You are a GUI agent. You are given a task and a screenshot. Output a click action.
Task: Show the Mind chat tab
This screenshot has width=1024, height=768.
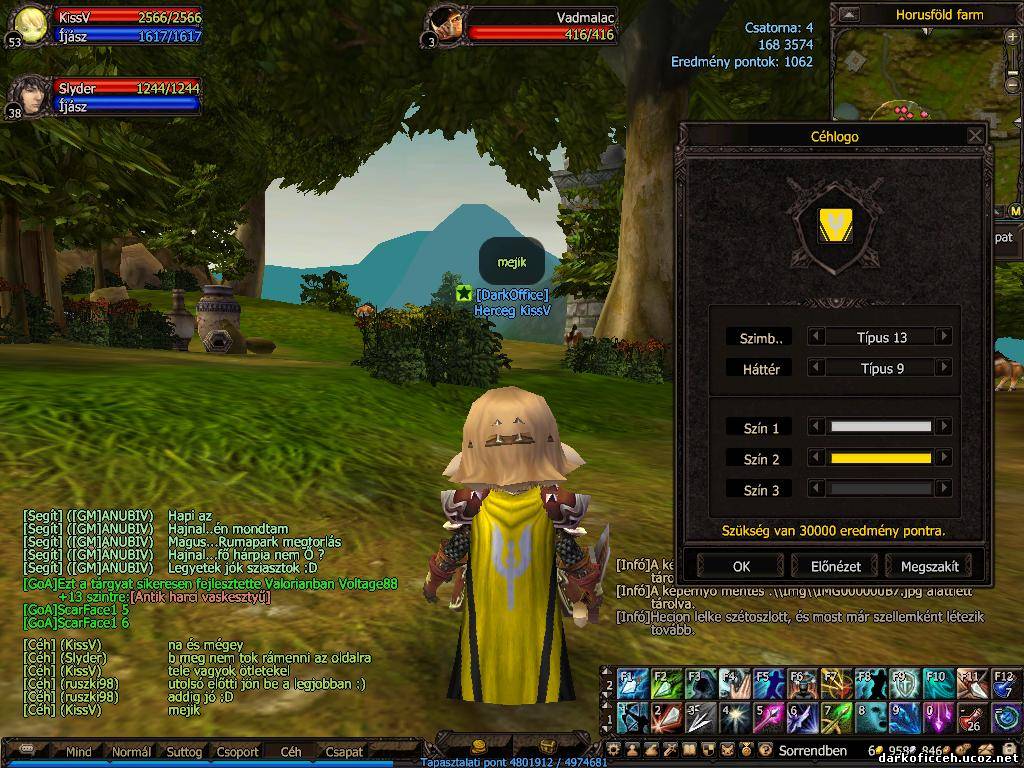click(x=78, y=751)
